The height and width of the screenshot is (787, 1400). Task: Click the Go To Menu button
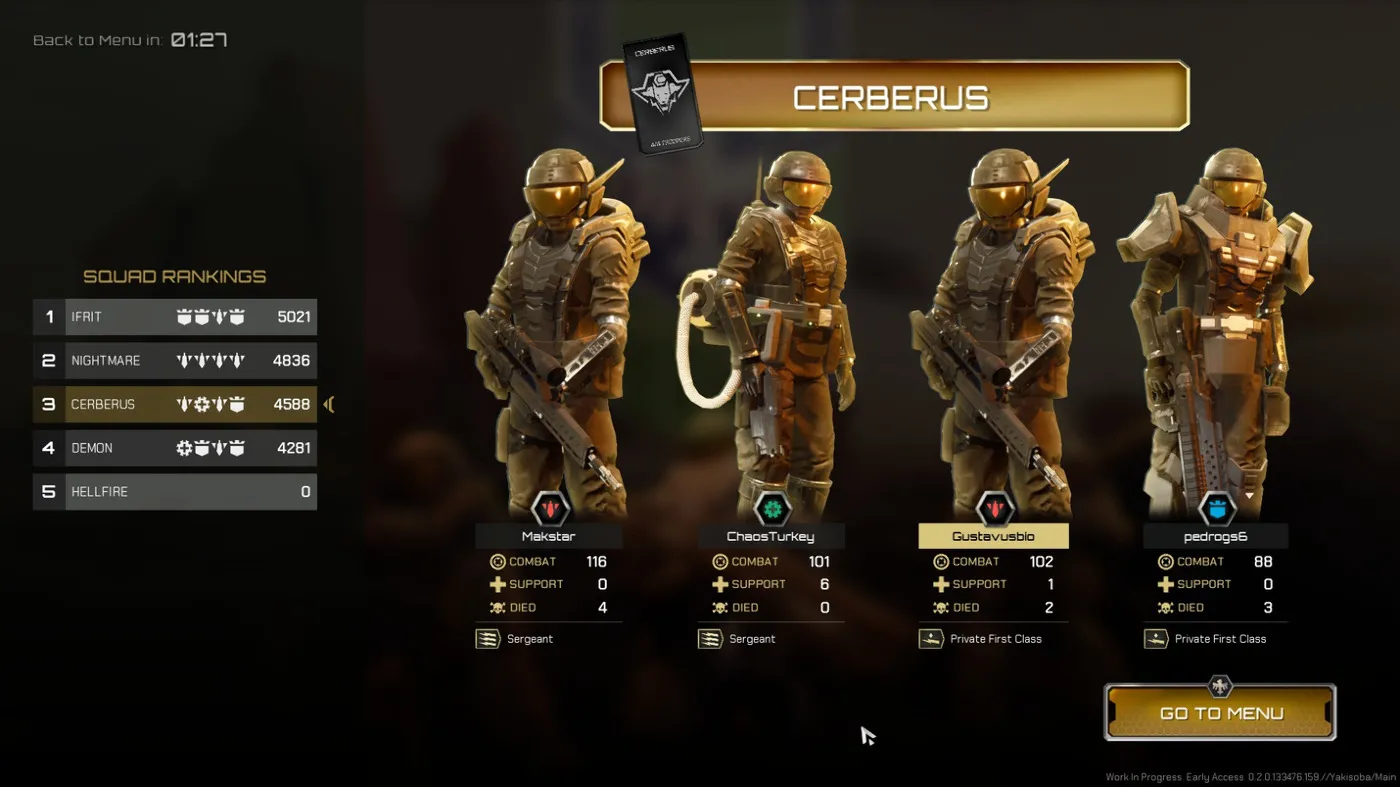(1220, 713)
